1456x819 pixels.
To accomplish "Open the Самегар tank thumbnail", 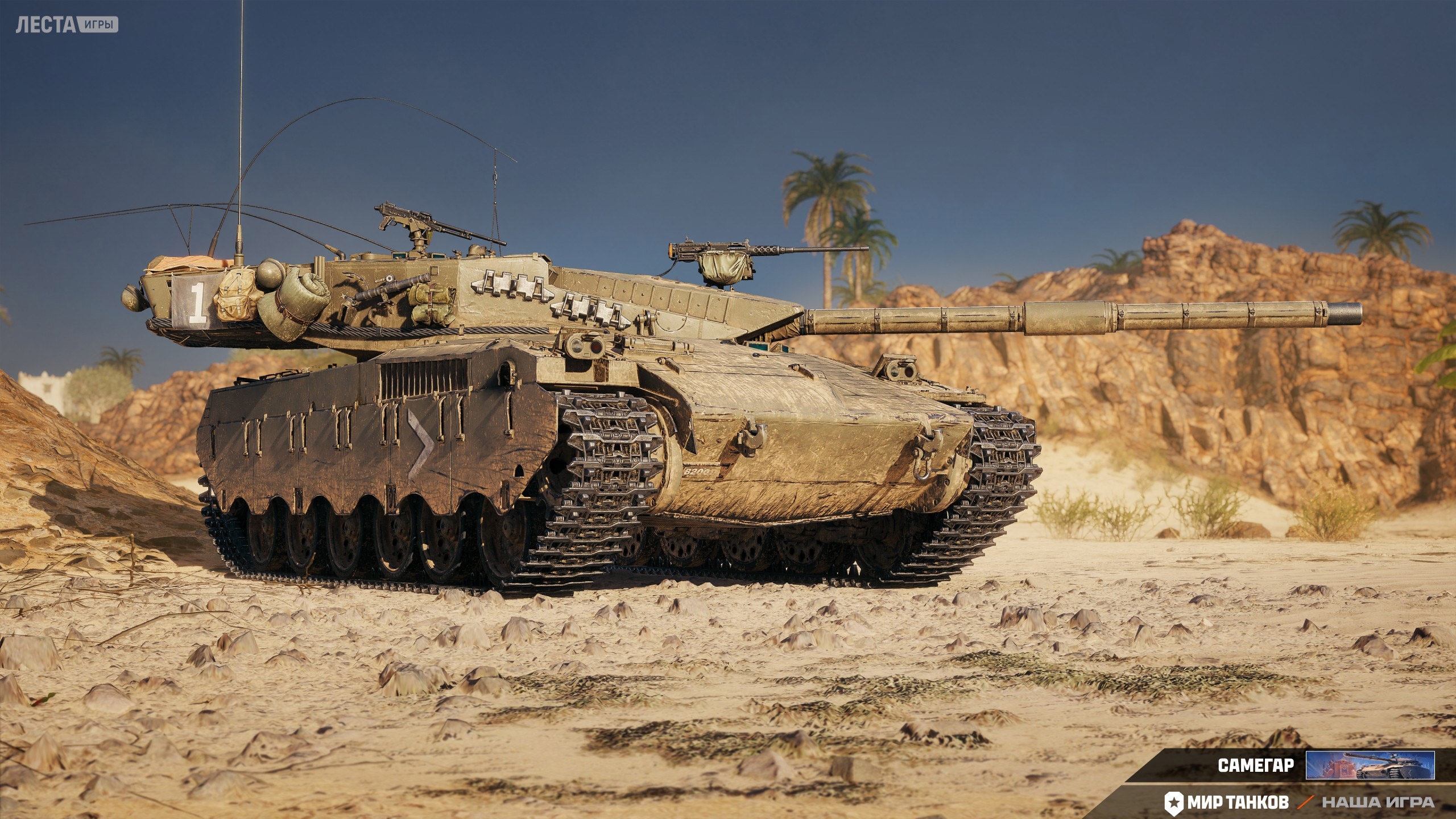I will pyautogui.click(x=1370, y=764).
